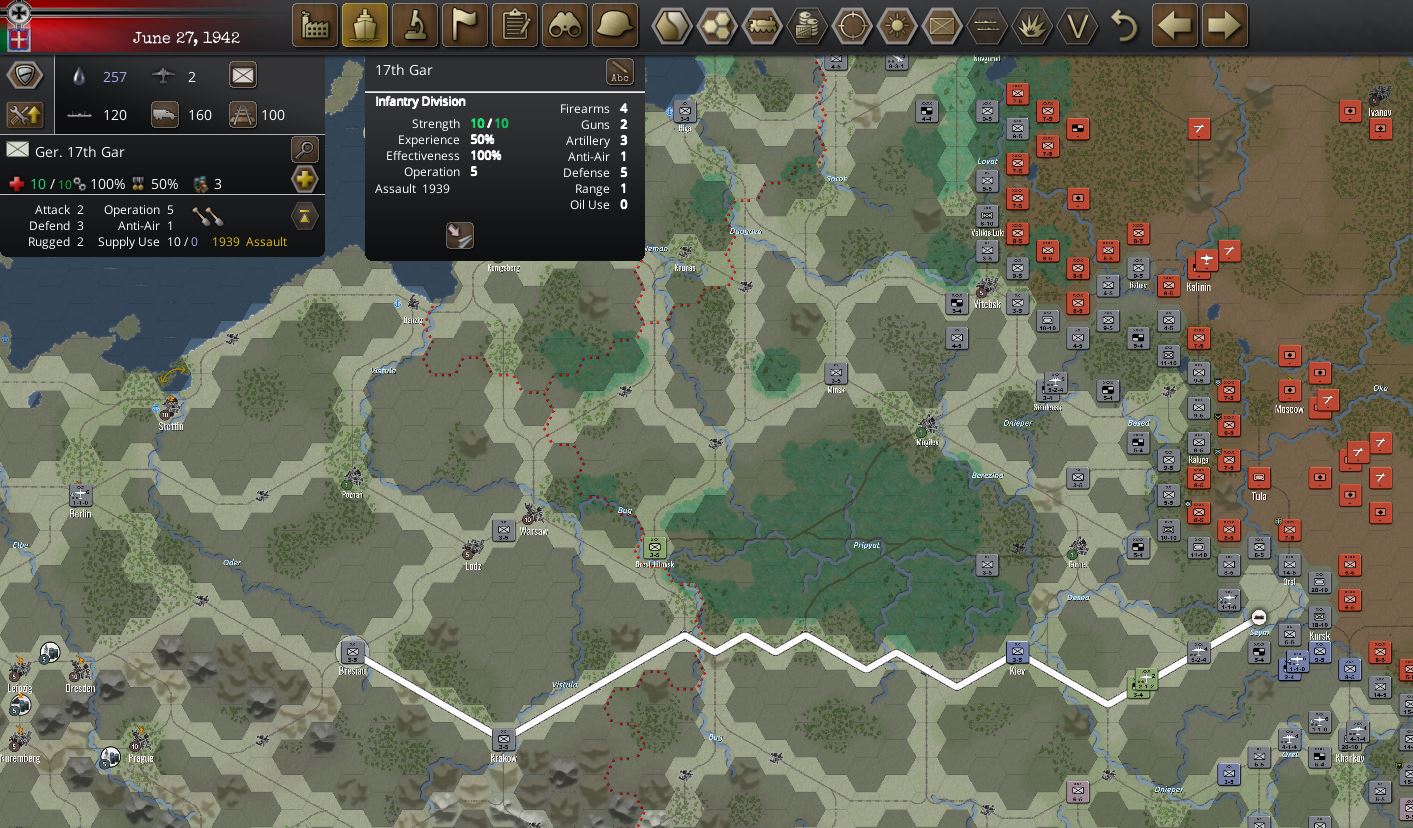Go to the previous unit with left arrow

pos(1175,25)
